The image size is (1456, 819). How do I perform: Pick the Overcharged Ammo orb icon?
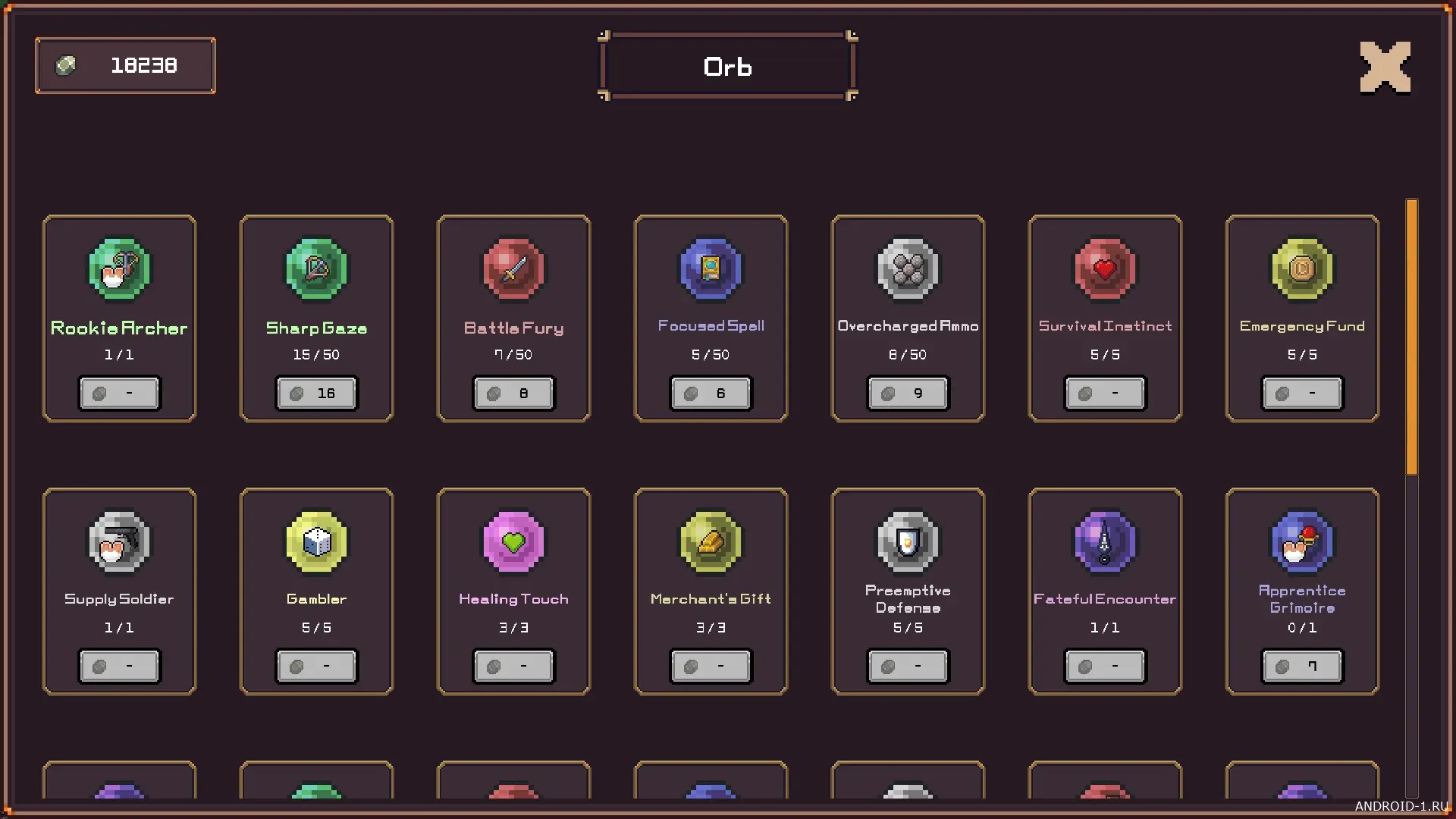click(x=908, y=269)
